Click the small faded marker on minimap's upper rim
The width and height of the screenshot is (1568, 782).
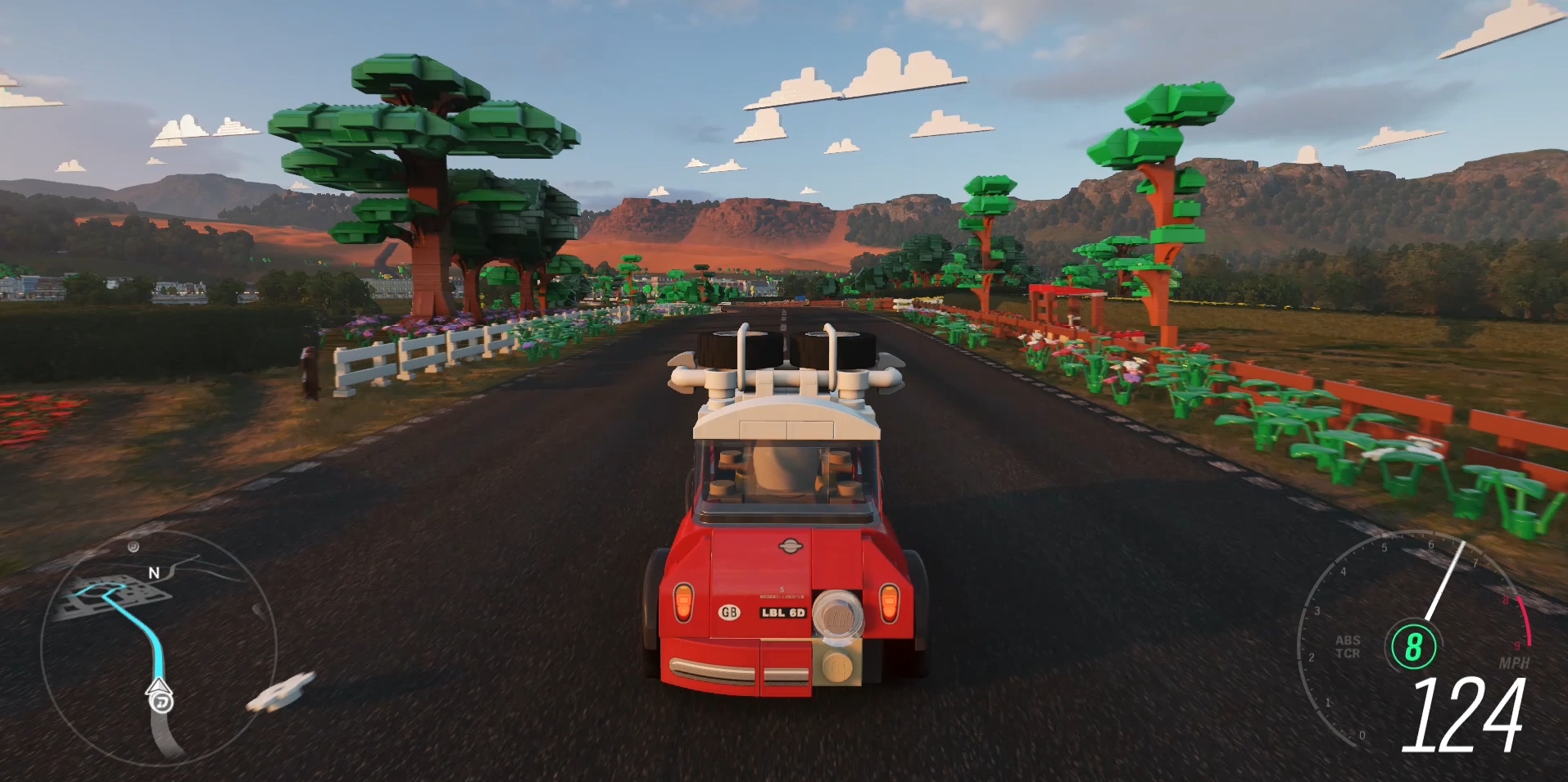click(x=134, y=546)
